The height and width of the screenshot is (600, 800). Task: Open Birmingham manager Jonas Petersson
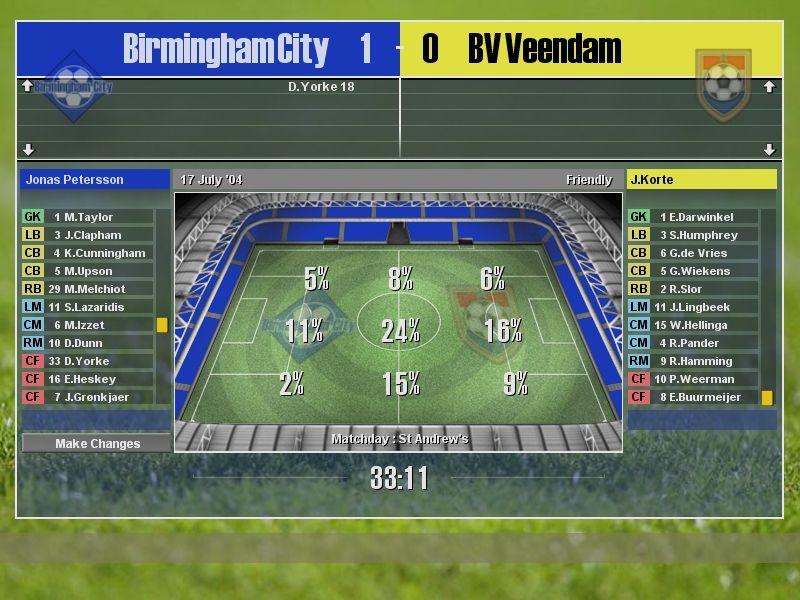click(x=96, y=180)
